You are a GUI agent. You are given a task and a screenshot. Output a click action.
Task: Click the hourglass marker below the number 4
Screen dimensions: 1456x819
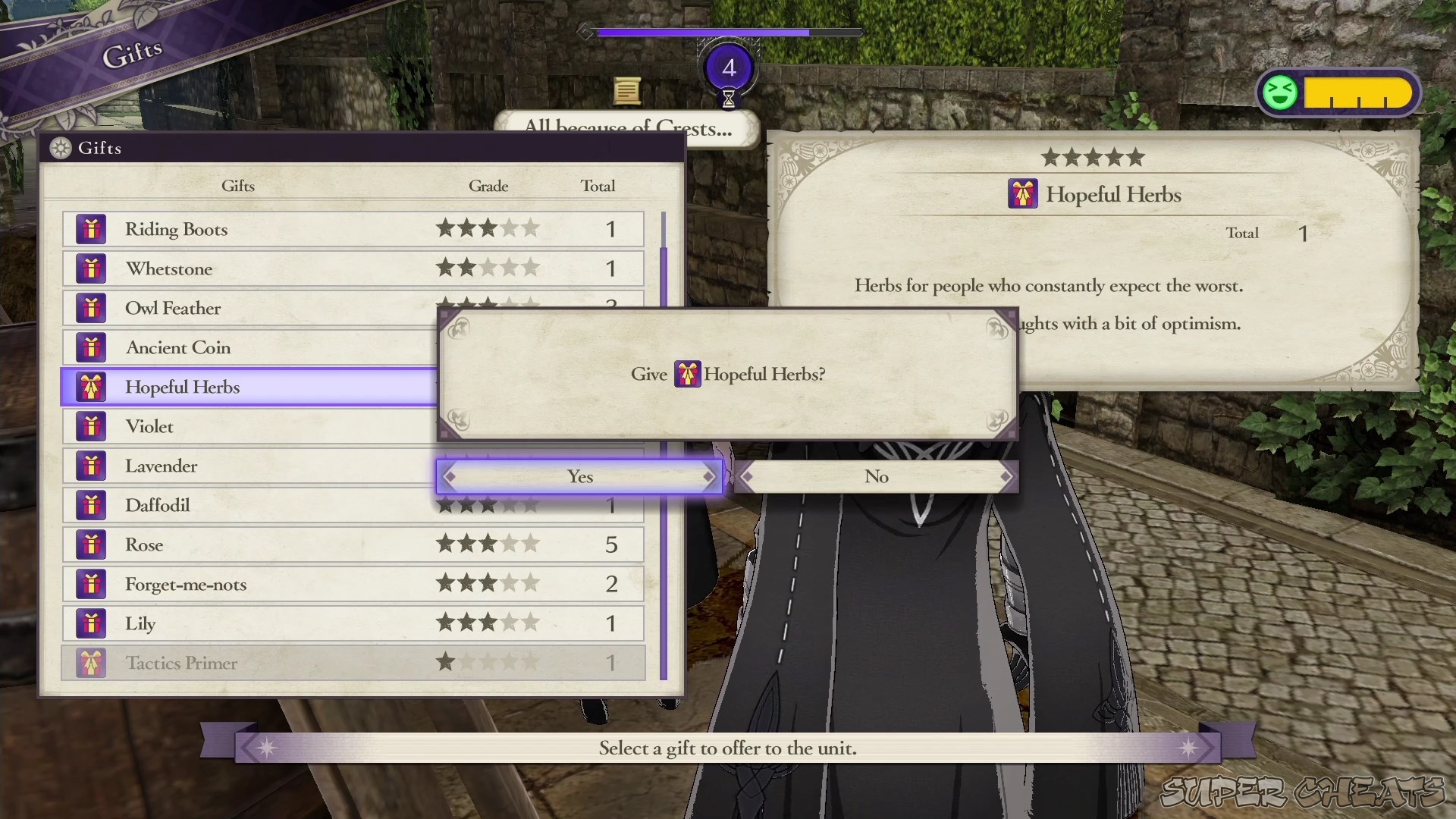[x=727, y=99]
